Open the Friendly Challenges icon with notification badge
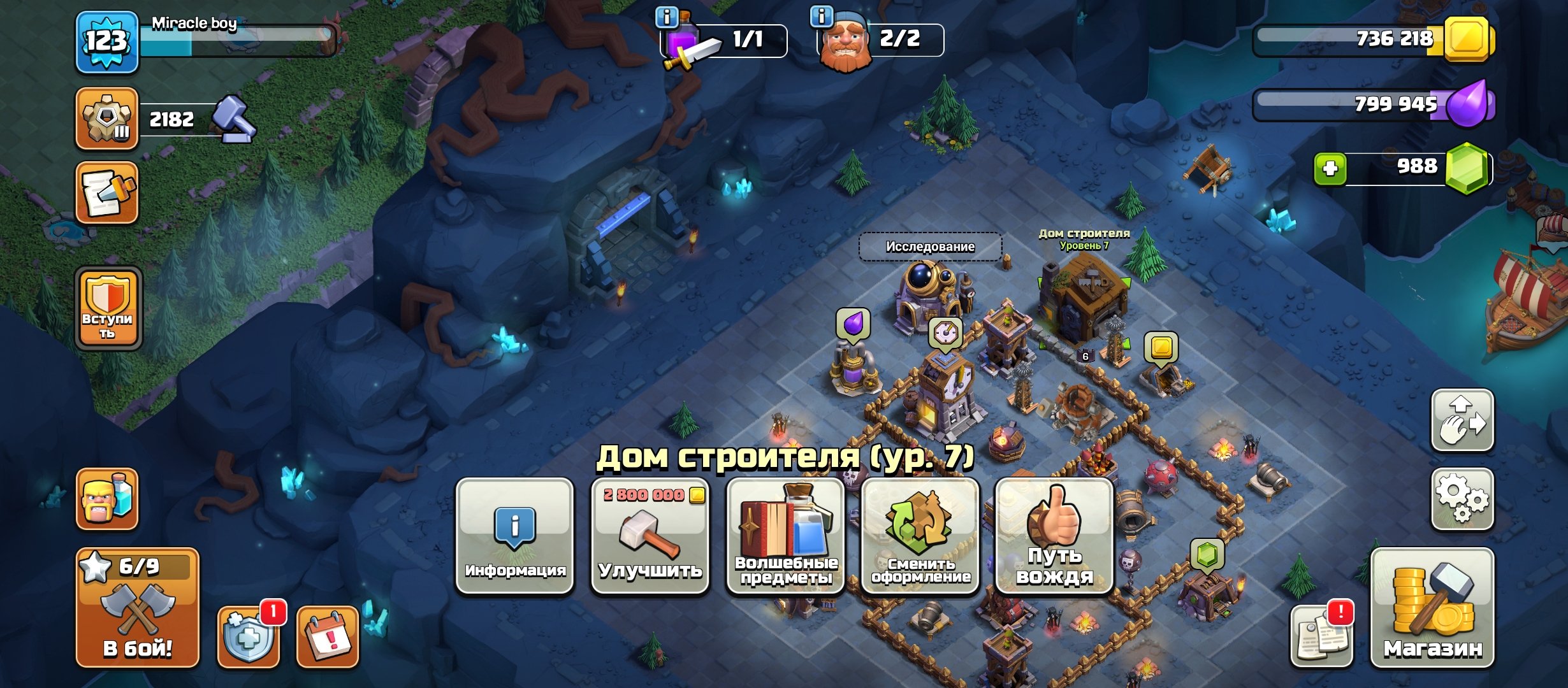The width and height of the screenshot is (1568, 688). (x=247, y=634)
